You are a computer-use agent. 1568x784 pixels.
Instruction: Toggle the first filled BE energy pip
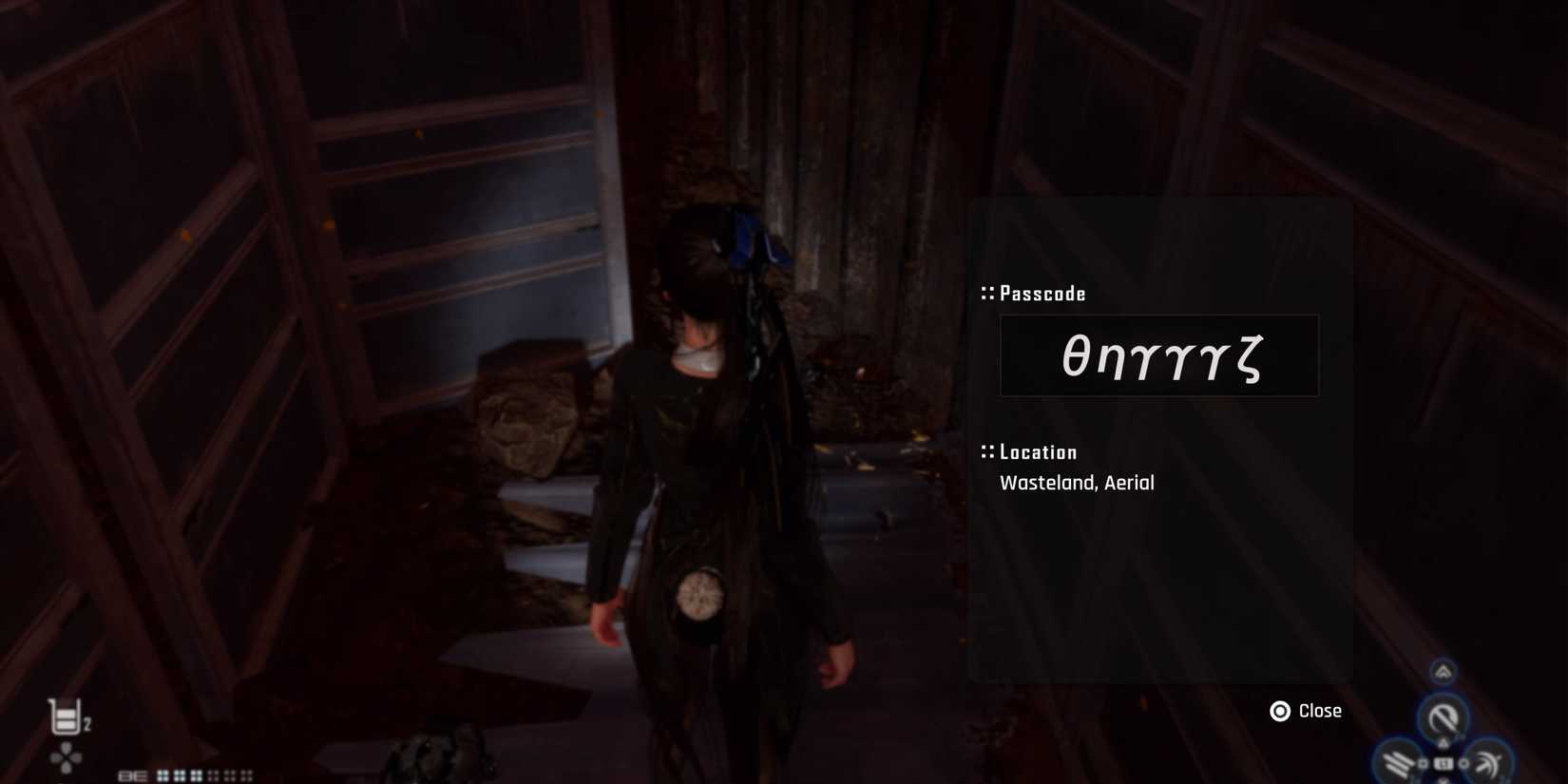[x=162, y=774]
